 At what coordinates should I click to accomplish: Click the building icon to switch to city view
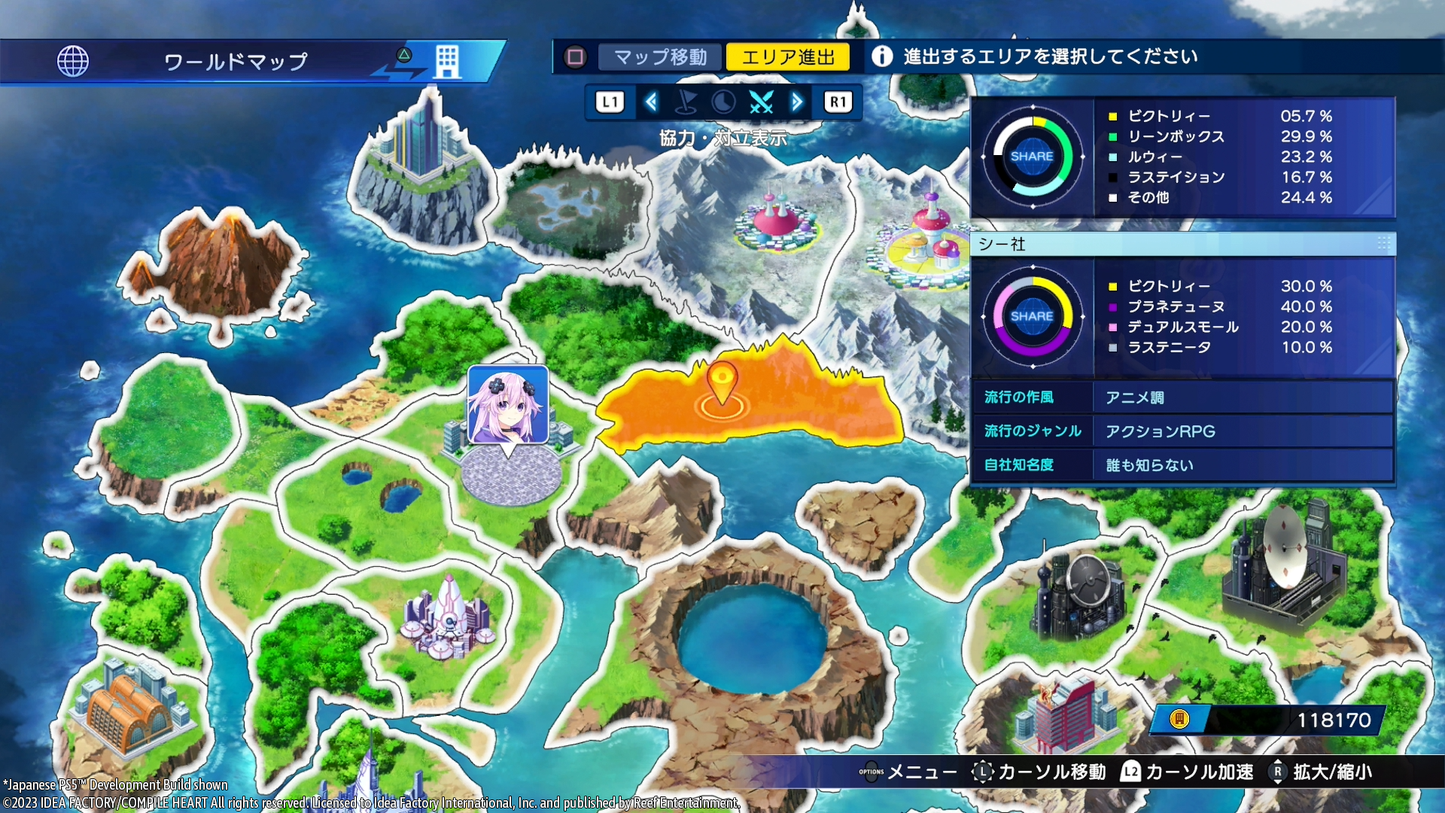[x=447, y=60]
